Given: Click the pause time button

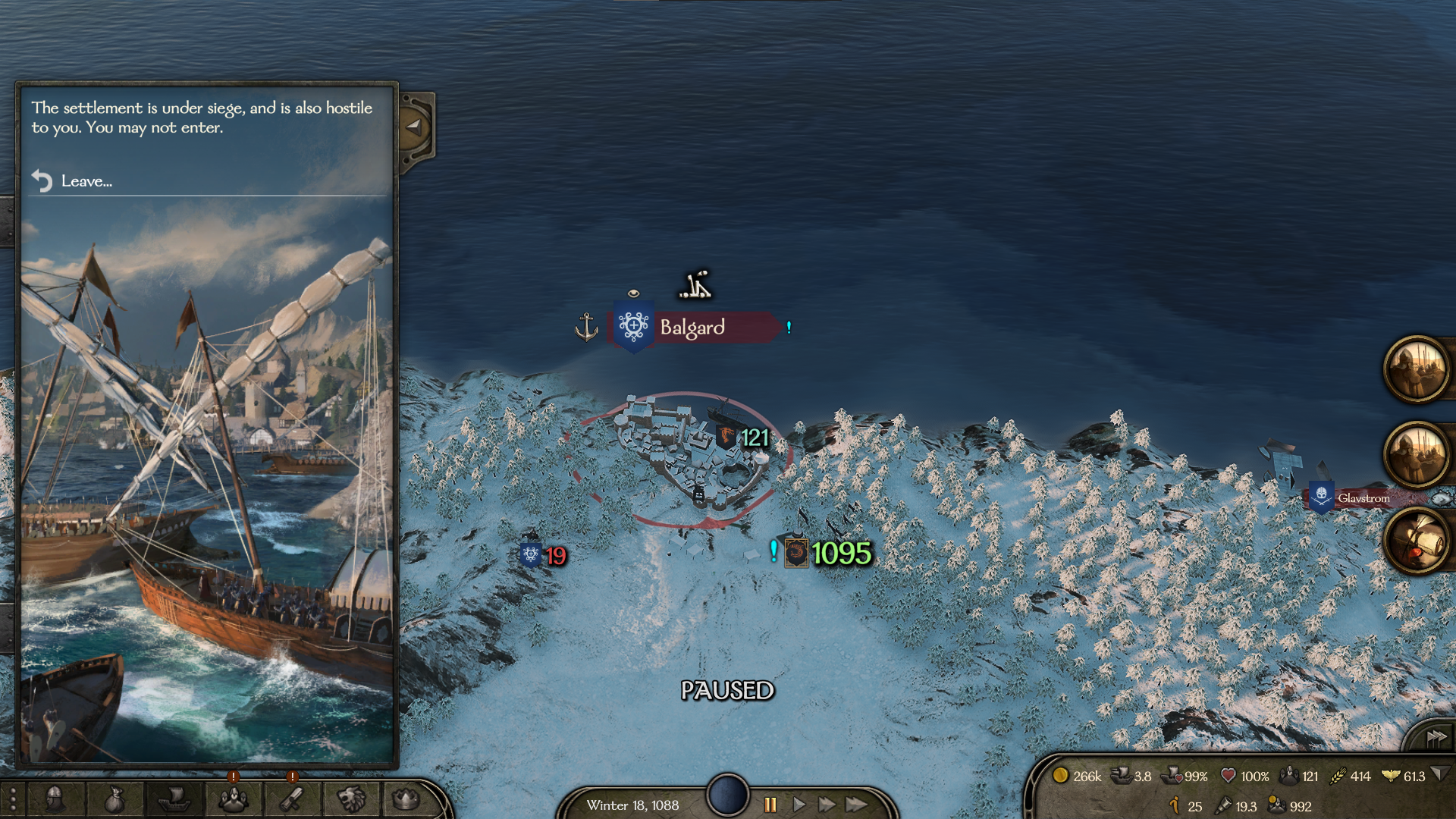Looking at the screenshot, I should point(770,805).
